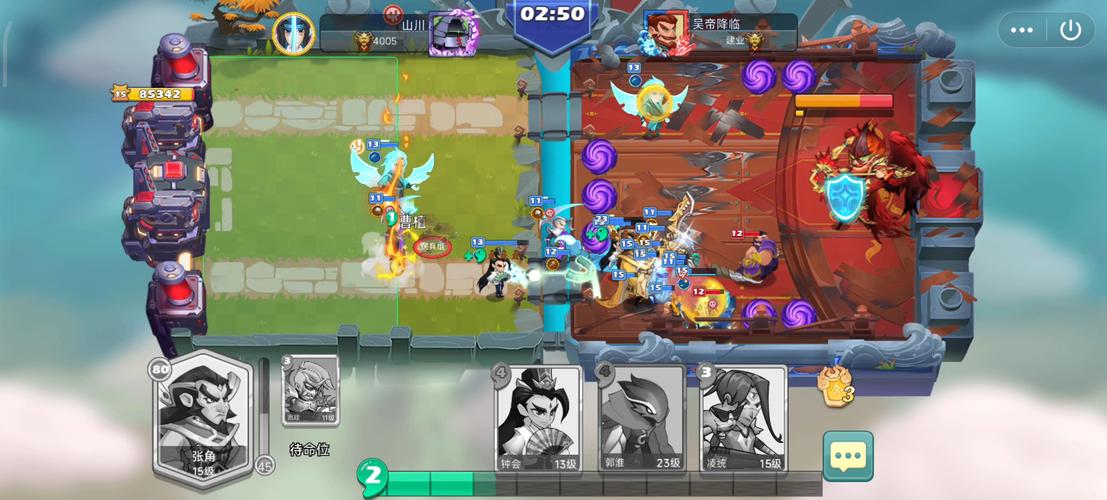The width and height of the screenshot is (1107, 500).
Task: Click the purple dark-tower portrait icon
Action: pos(451,33)
